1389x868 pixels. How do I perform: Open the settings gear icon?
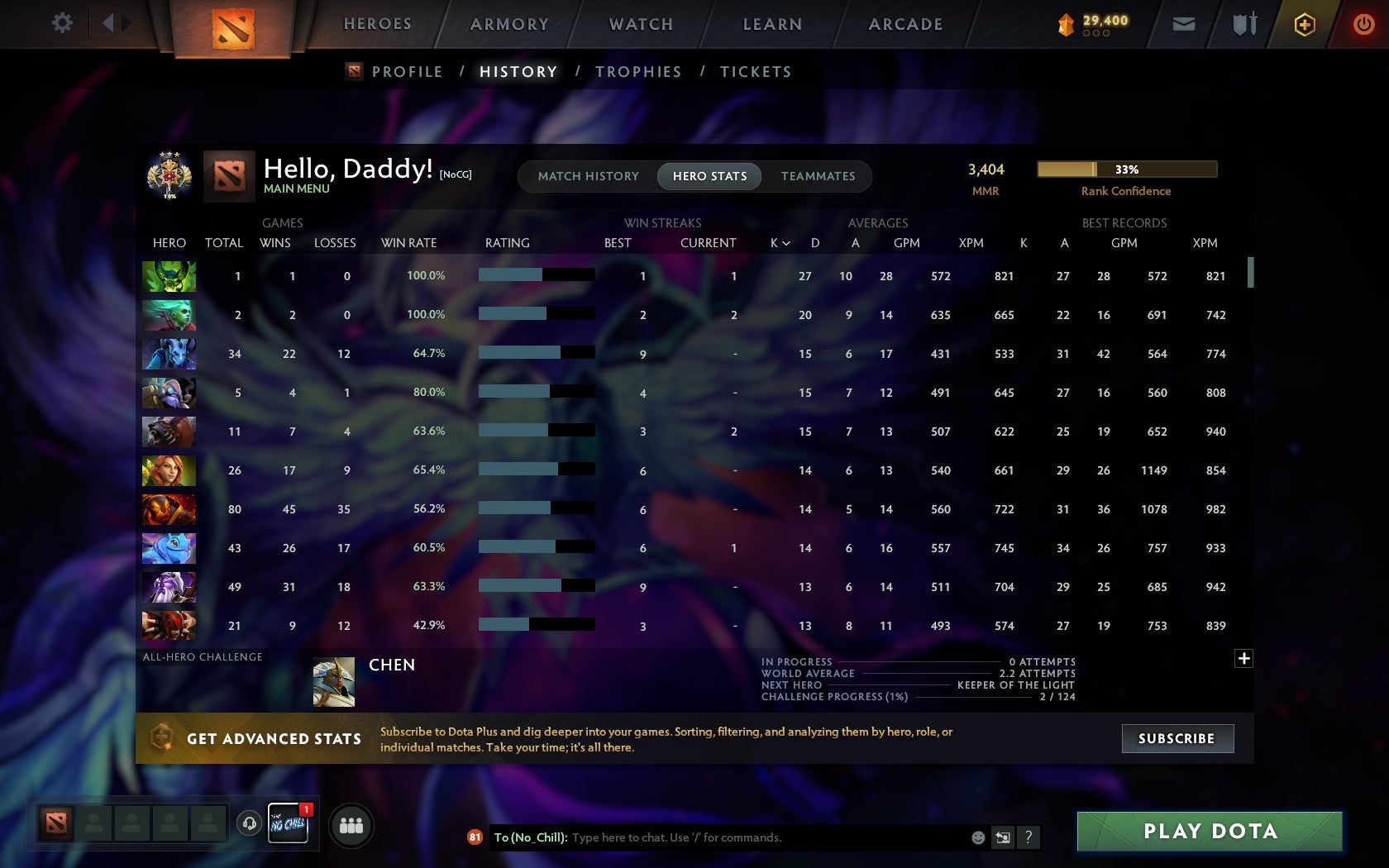click(60, 23)
